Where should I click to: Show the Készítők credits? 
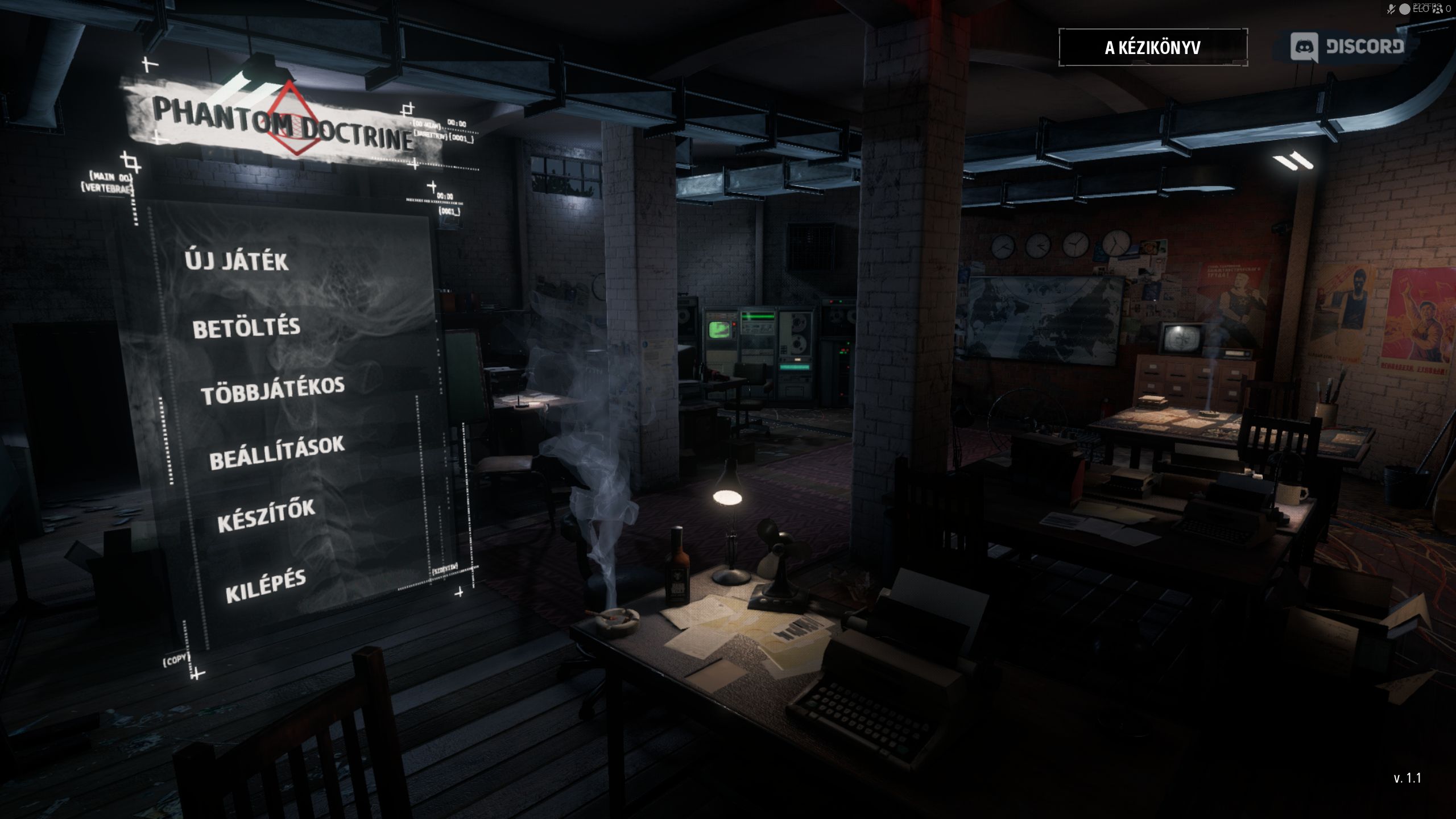click(x=266, y=516)
